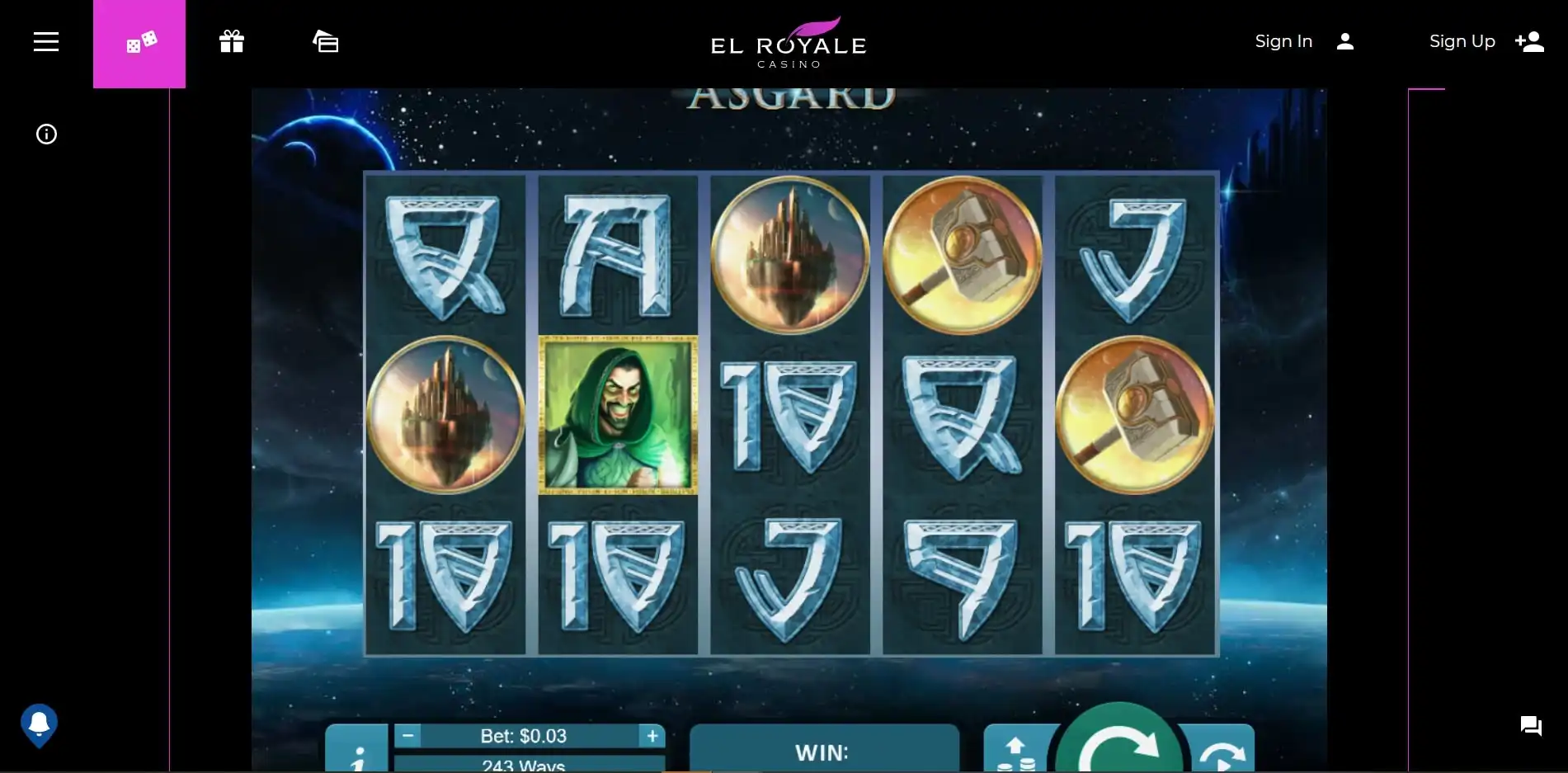Viewport: 1568px width, 773px height.
Task: Open the slot game info panel
Action: click(x=357, y=752)
